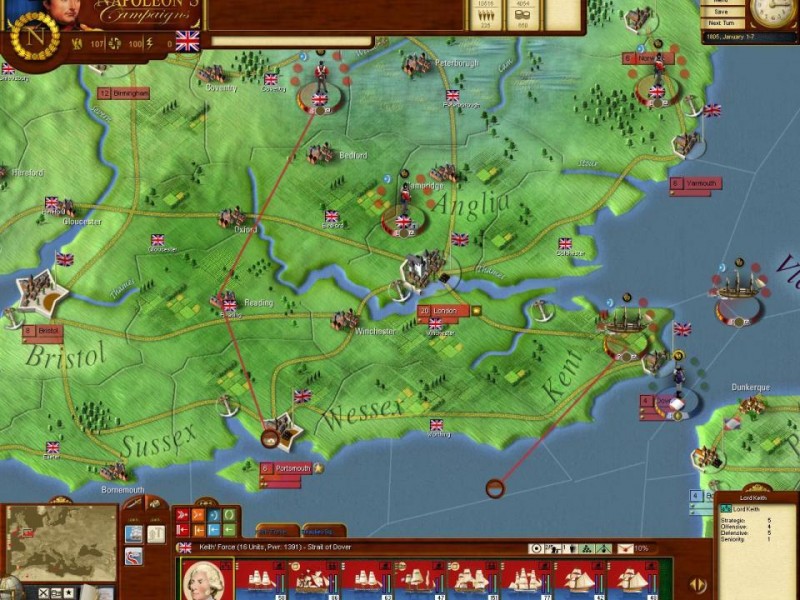Click the N laurel wreath emblem
800x600 pixels.
(x=35, y=35)
